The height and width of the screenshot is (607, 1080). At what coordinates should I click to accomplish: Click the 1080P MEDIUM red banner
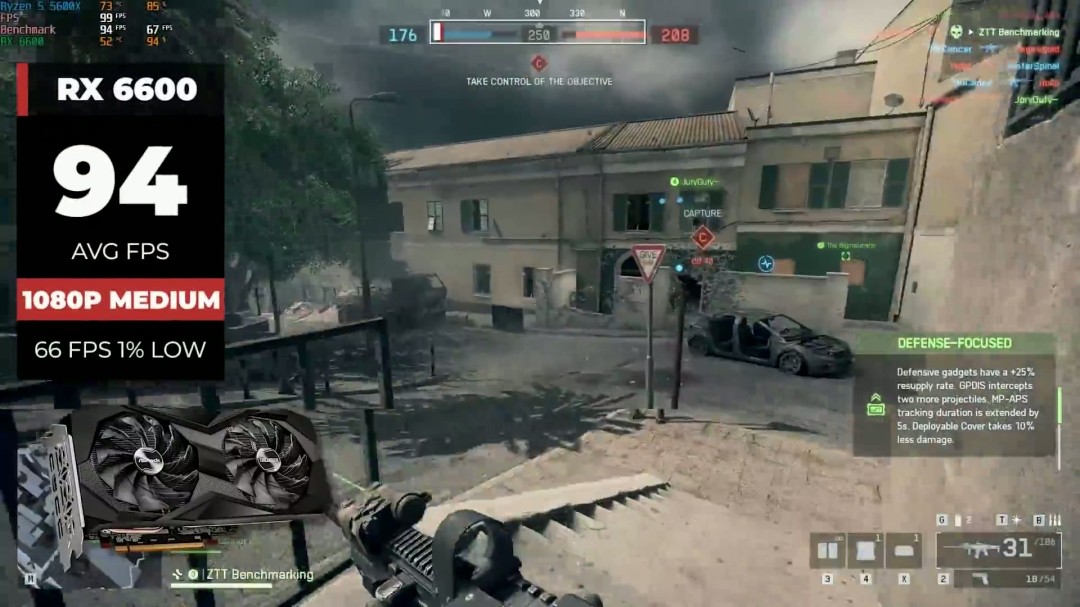click(x=120, y=299)
